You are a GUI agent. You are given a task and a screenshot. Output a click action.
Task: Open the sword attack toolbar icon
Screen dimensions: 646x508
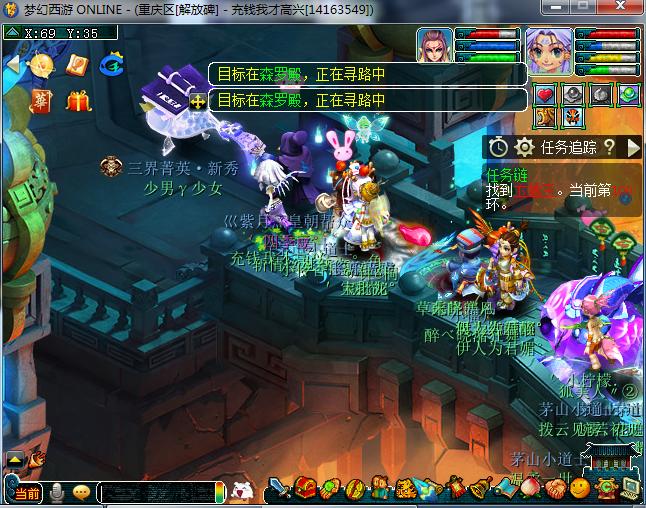280,489
